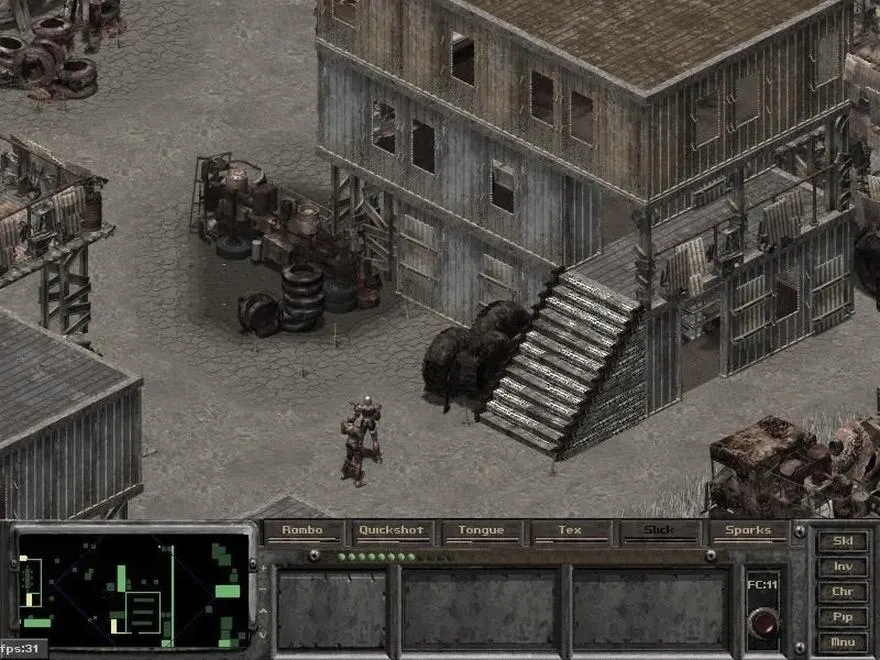Open the Inv inventory screen
This screenshot has height=660, width=880.
[842, 567]
